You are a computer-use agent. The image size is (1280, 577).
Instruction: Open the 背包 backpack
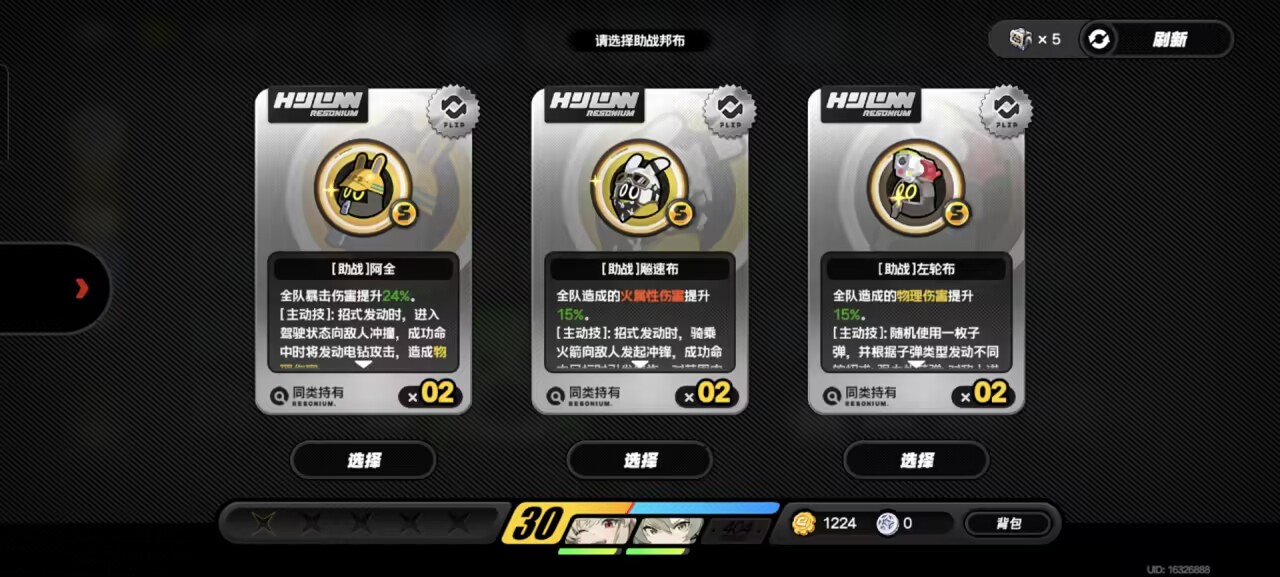point(1008,523)
